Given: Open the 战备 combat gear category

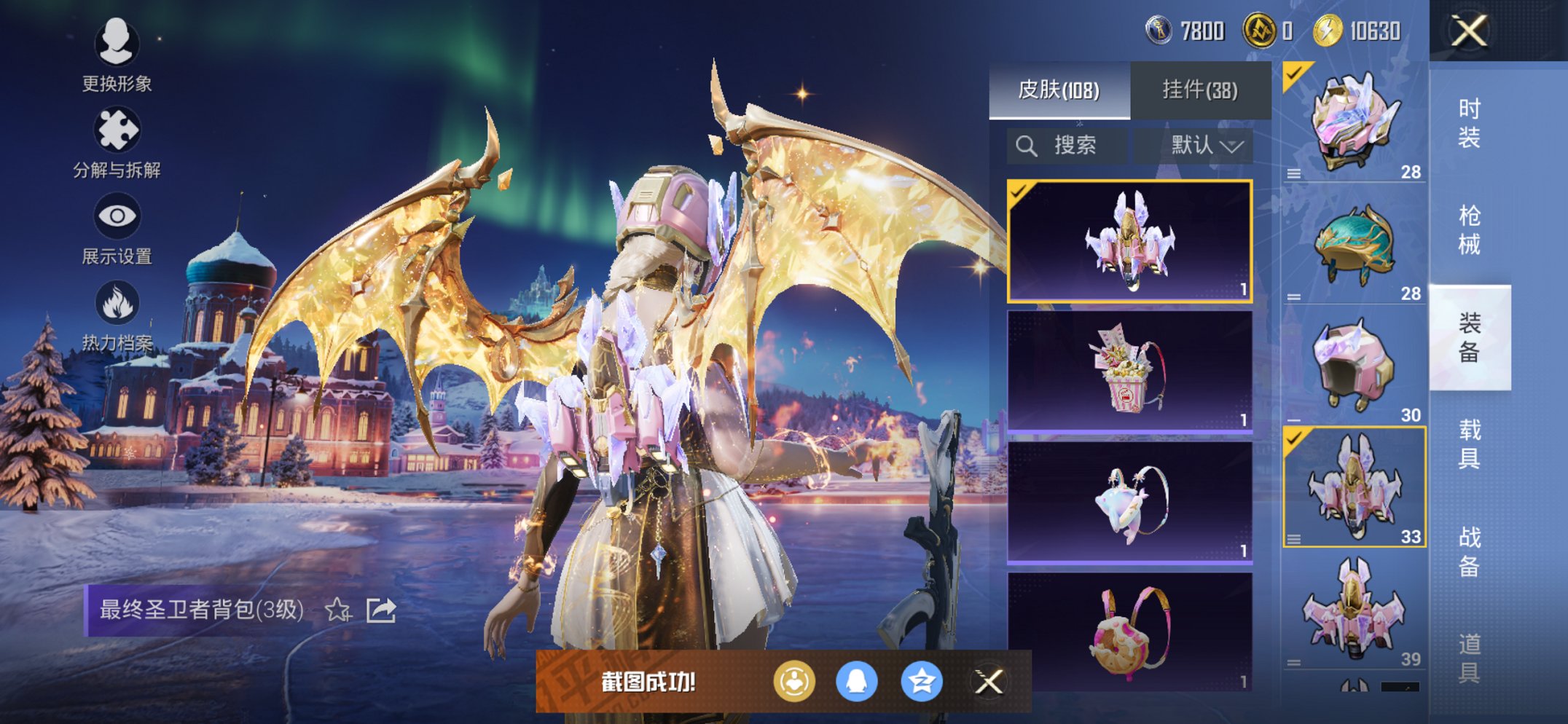Looking at the screenshot, I should tap(1469, 551).
